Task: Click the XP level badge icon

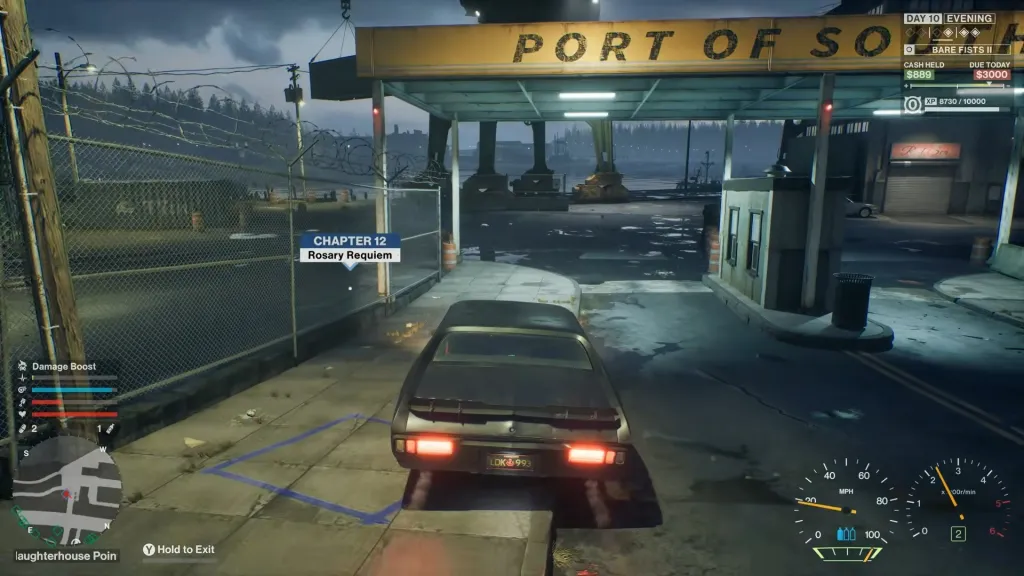Action: point(913,104)
